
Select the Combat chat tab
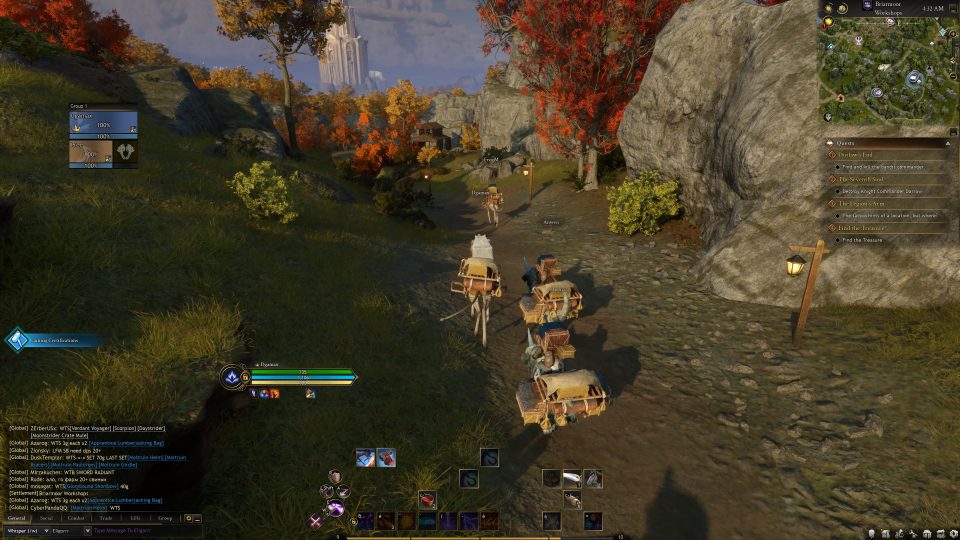coord(76,518)
